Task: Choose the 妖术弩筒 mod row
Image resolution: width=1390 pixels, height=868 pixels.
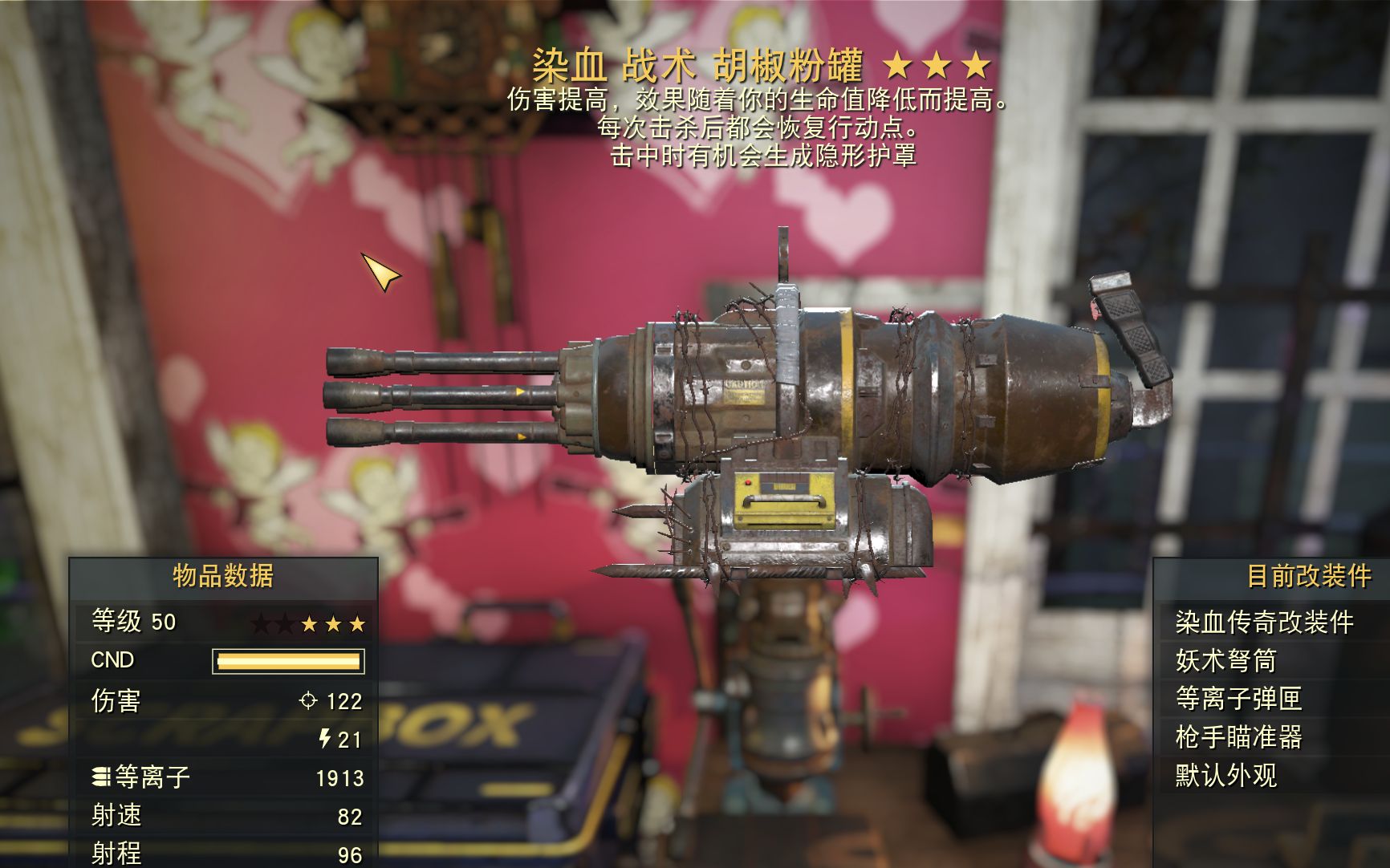Action: (x=1225, y=660)
